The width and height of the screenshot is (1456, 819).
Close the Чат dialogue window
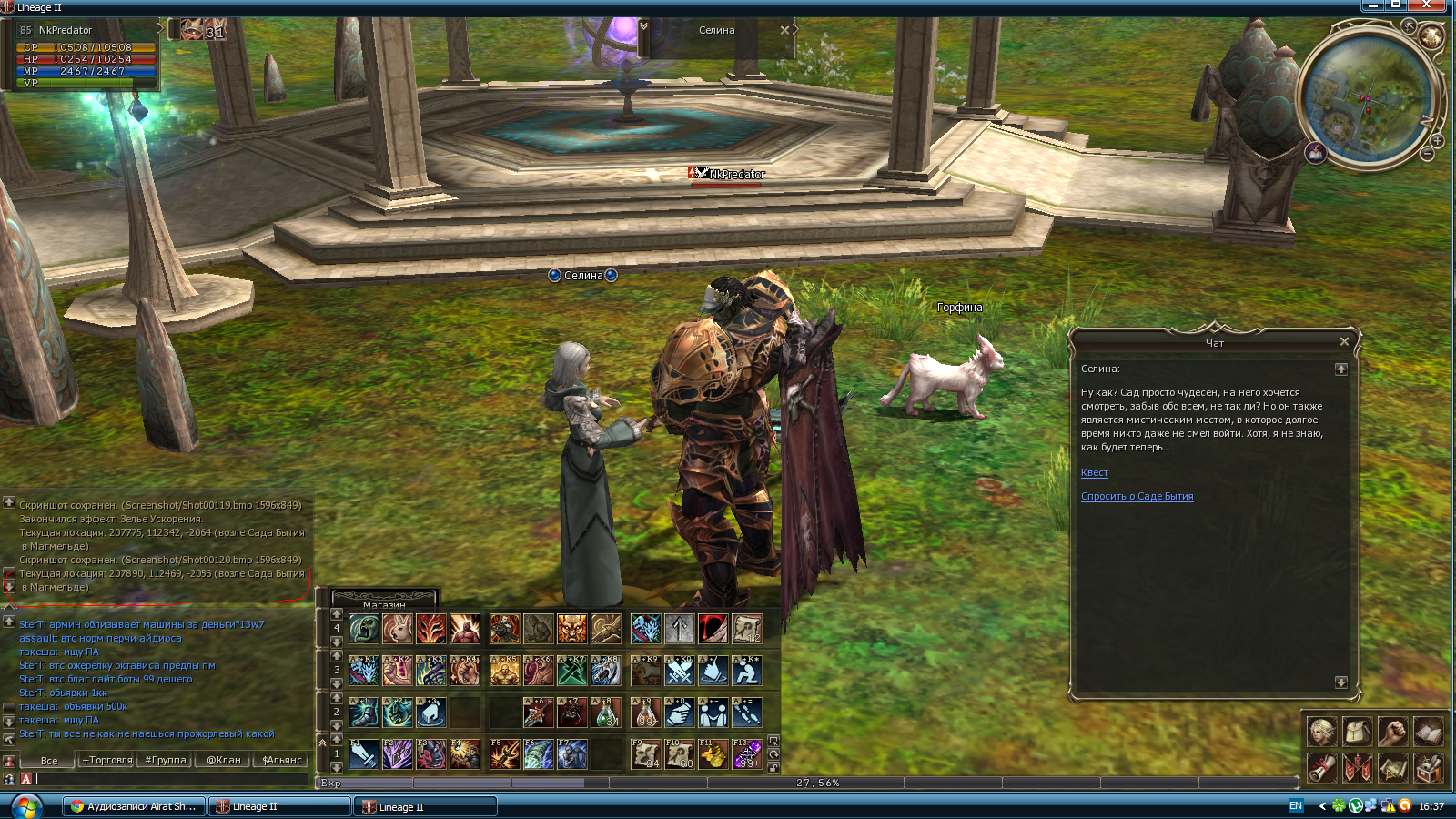[x=1344, y=342]
